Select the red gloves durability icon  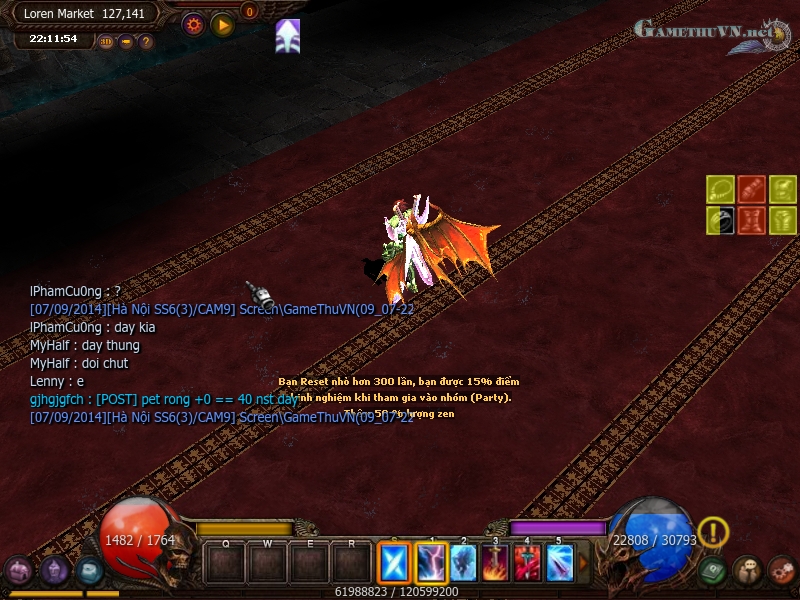(x=752, y=189)
